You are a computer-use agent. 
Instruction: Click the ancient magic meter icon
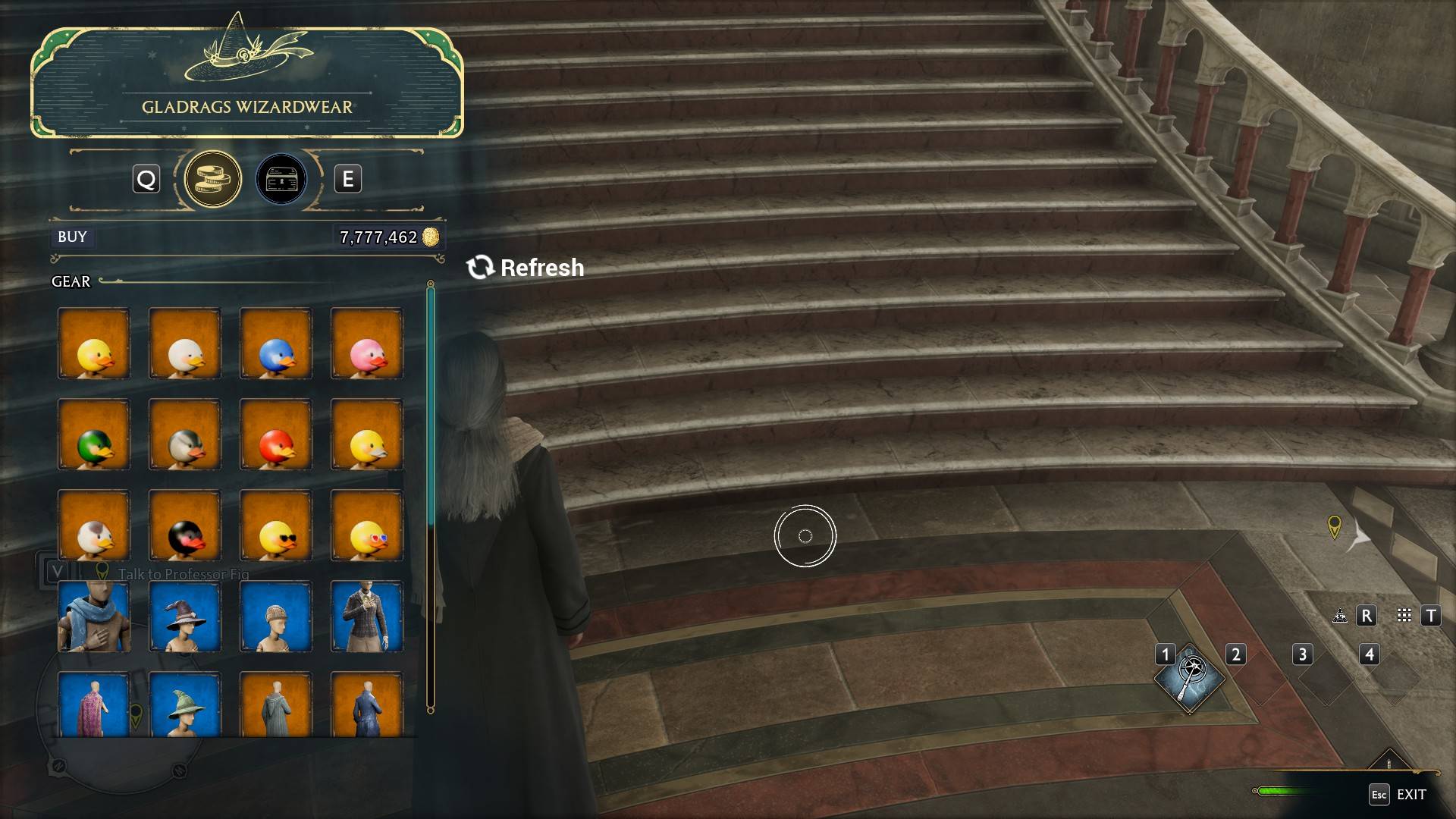click(1339, 617)
